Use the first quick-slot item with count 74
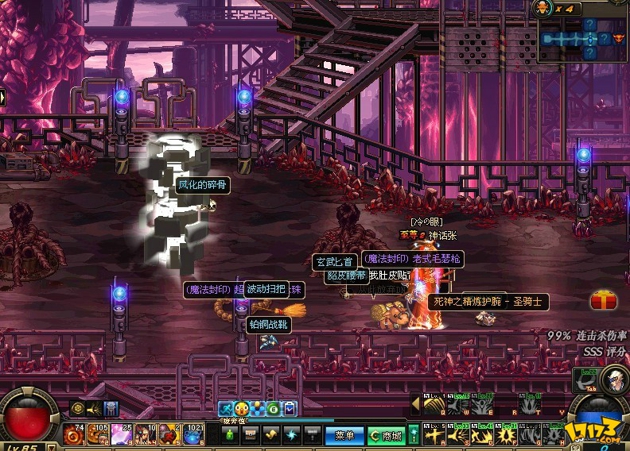Viewport: 630px width, 451px height. pyautogui.click(x=74, y=434)
